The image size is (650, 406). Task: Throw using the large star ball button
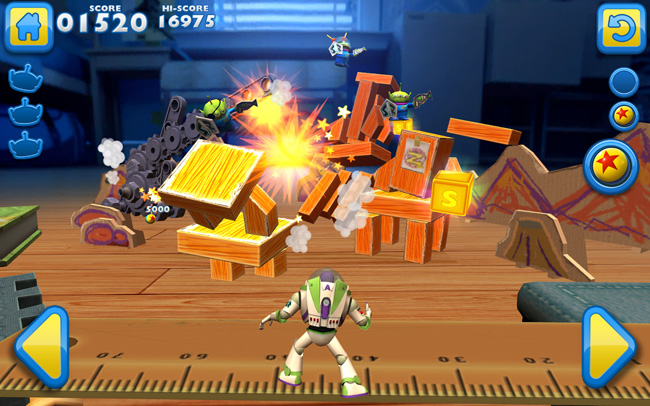coord(611,165)
